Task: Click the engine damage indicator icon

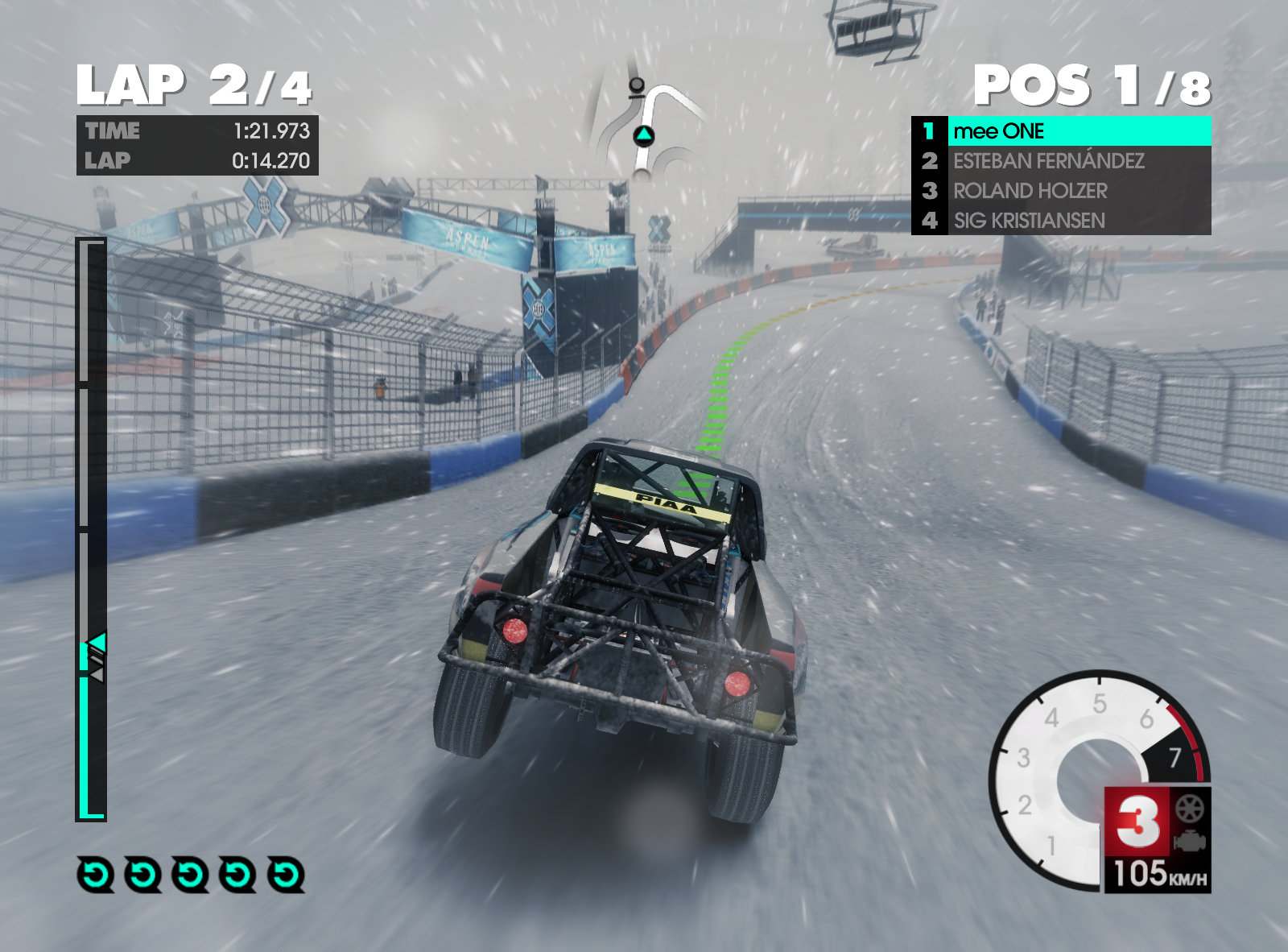Action: tap(1189, 842)
